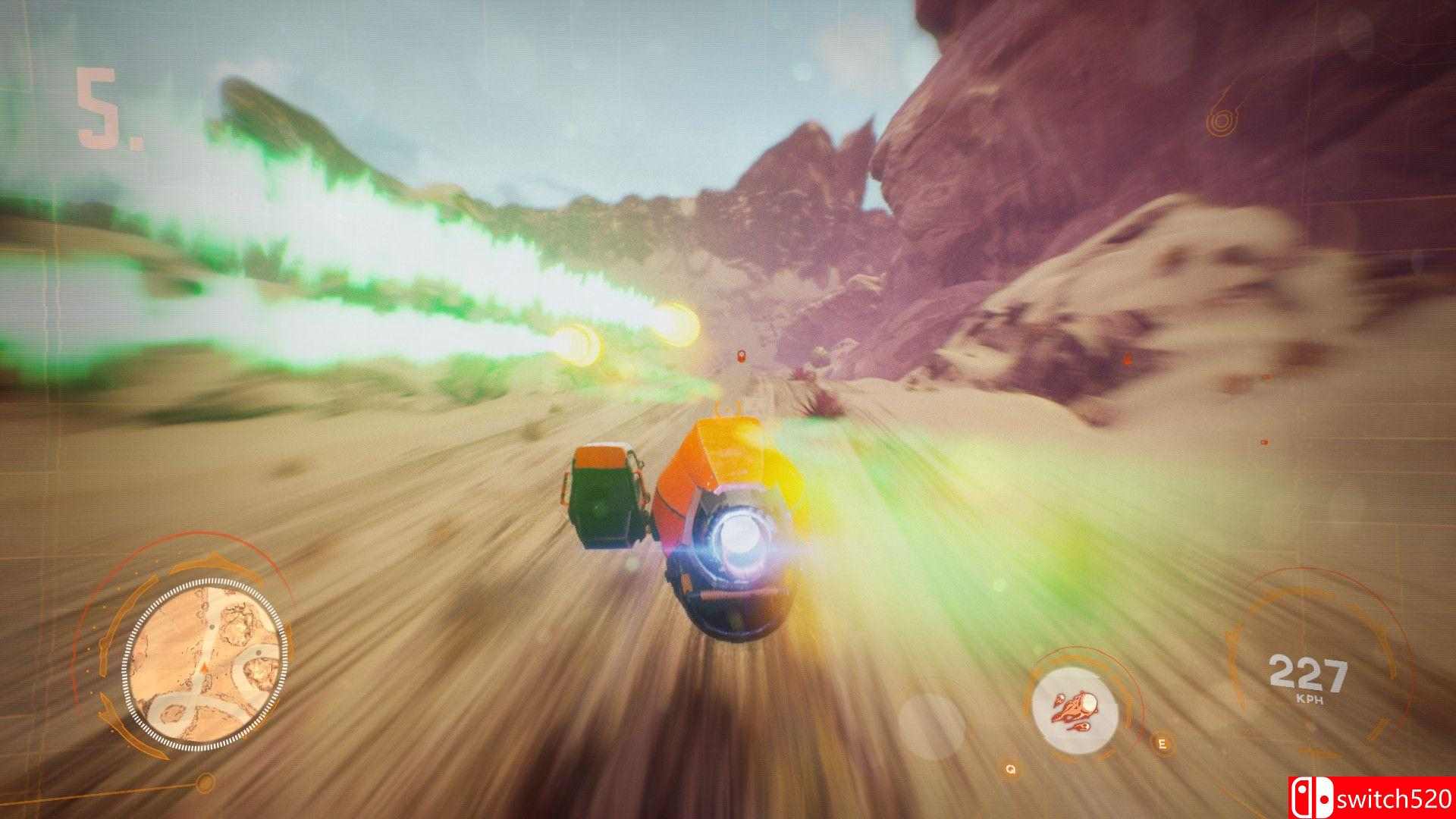Click the KPH unit label

(x=1310, y=698)
